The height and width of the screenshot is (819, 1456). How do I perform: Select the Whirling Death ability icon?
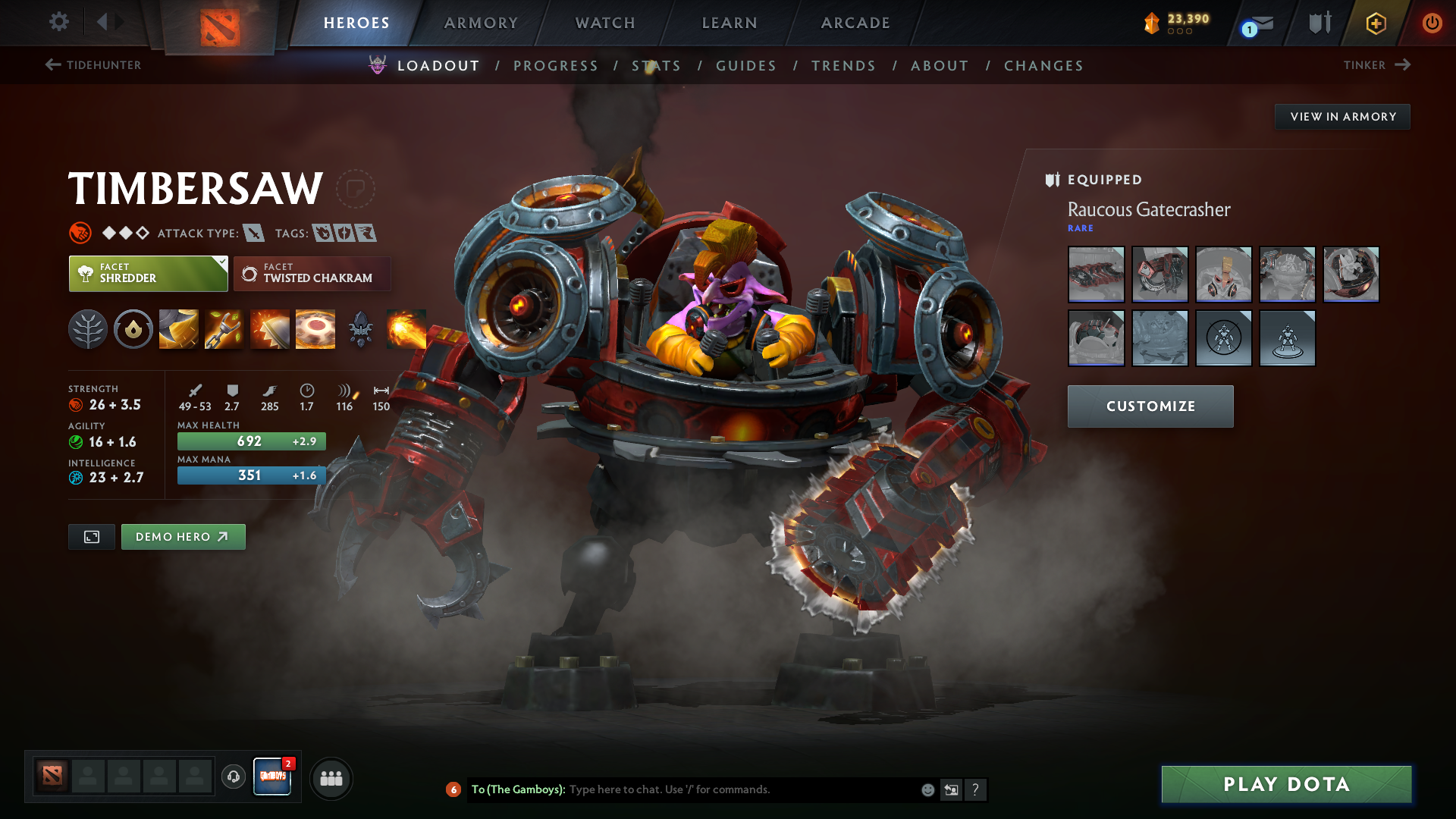(178, 329)
